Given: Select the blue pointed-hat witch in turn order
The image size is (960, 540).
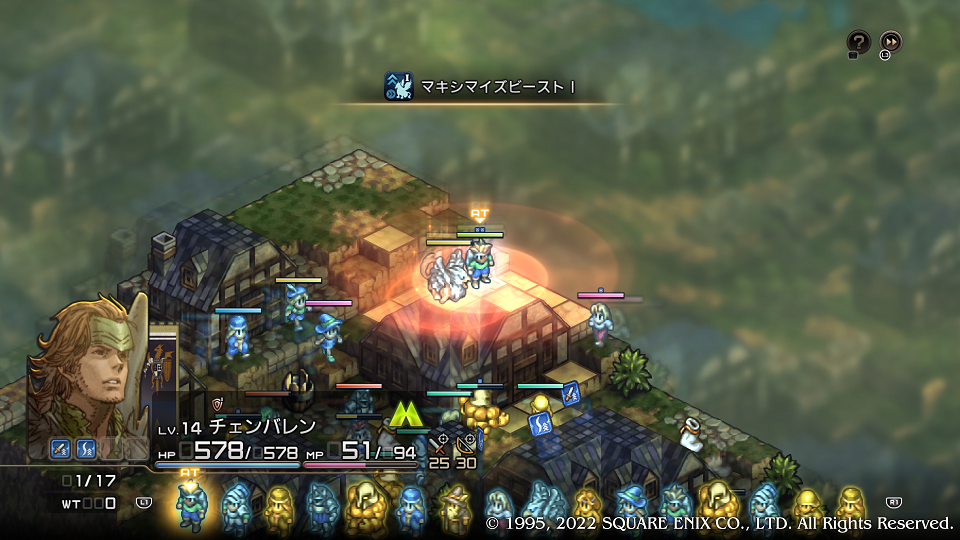Looking at the screenshot, I should coord(630,506).
